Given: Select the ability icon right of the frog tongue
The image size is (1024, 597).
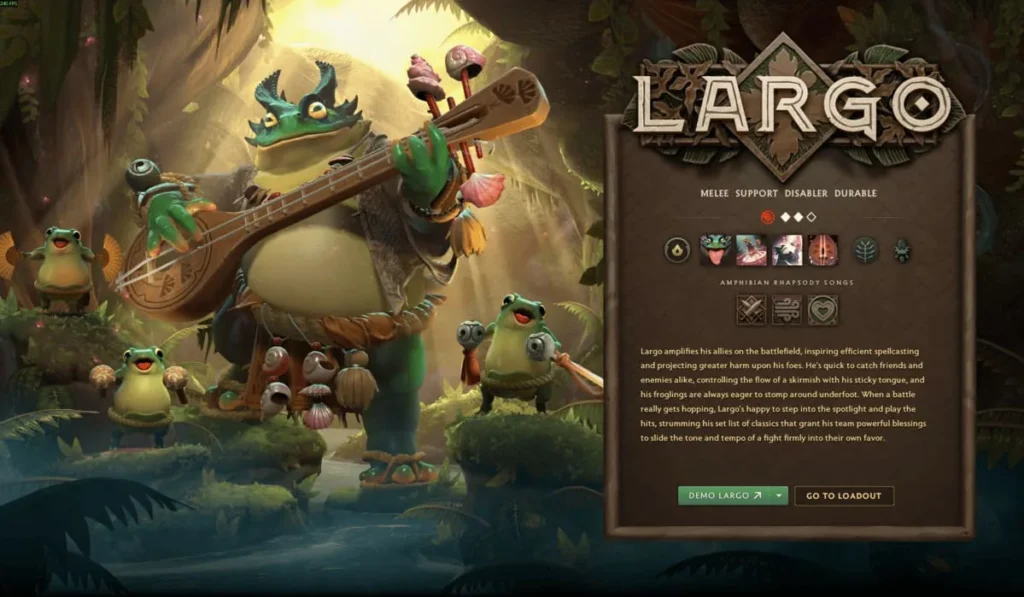Looking at the screenshot, I should click(751, 250).
